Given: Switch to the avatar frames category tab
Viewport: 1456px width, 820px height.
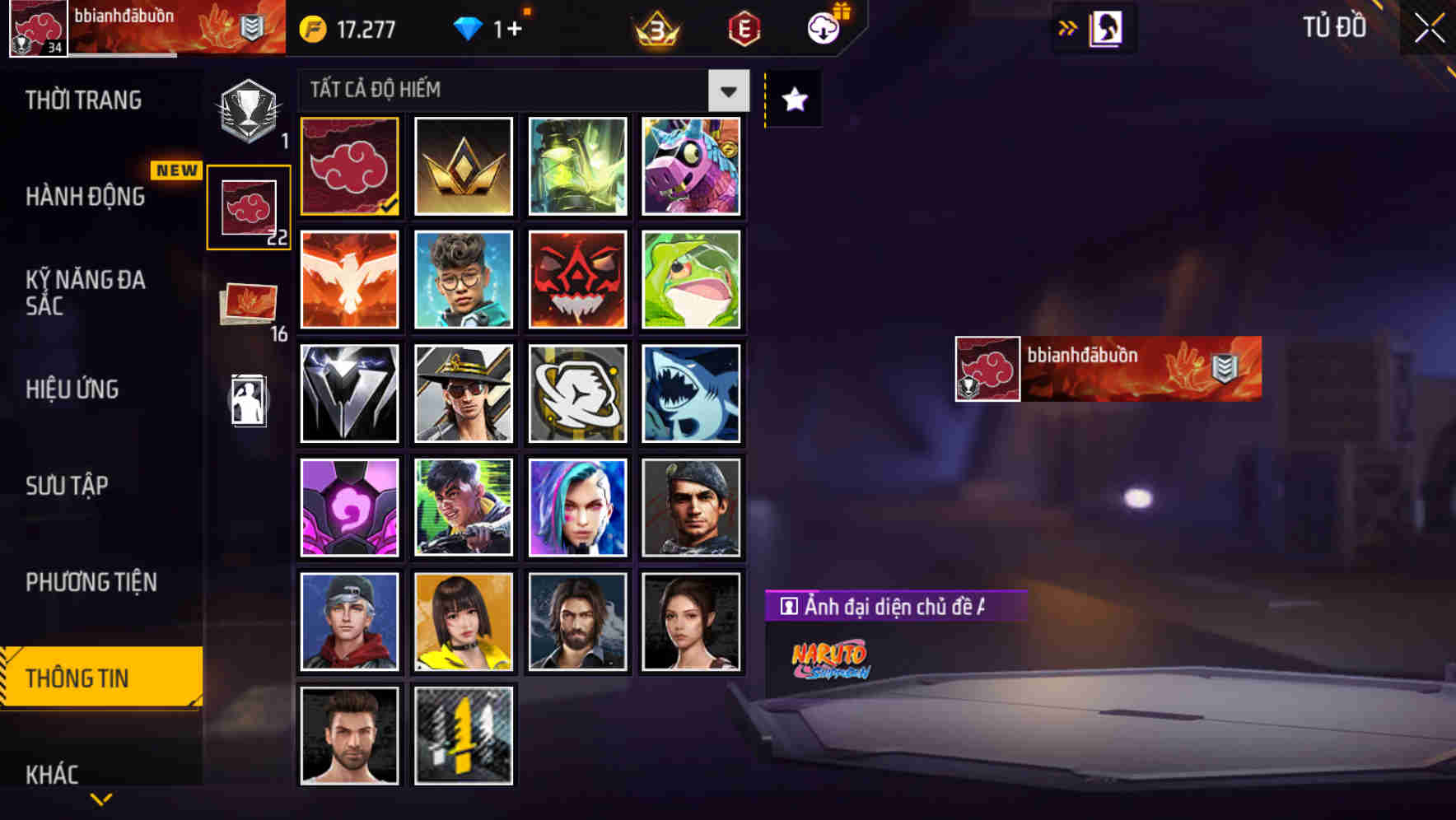Looking at the screenshot, I should (x=249, y=207).
